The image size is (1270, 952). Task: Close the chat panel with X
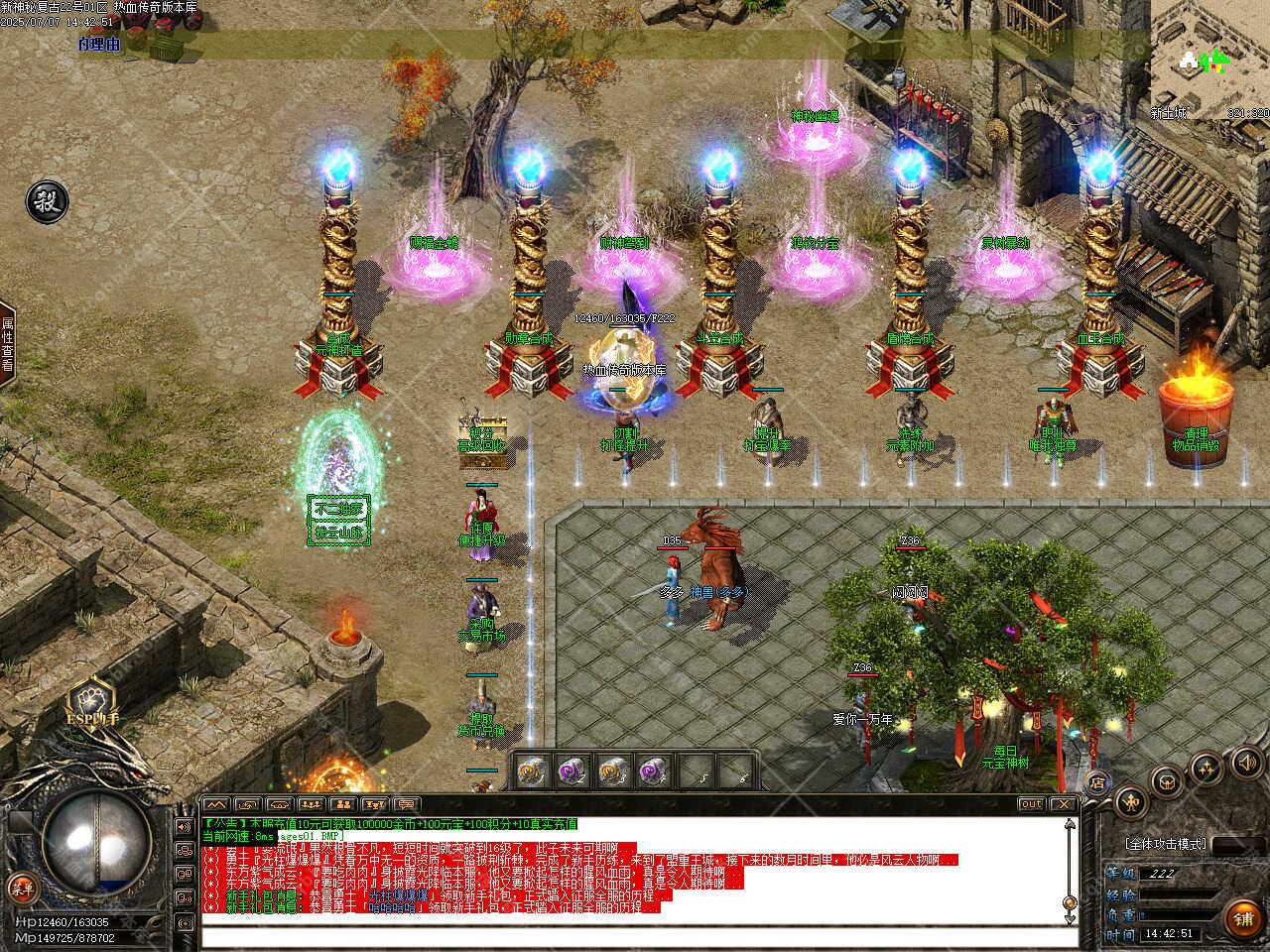1064,804
